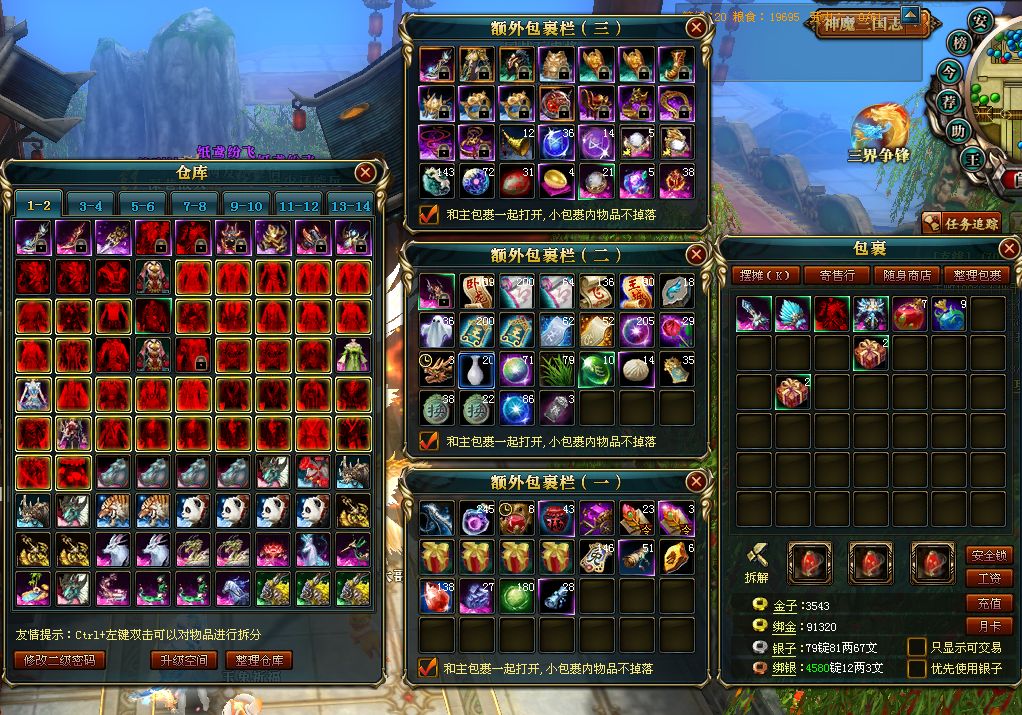Open the 随身商店 portable shop
Image resolution: width=1022 pixels, height=715 pixels.
(906, 275)
